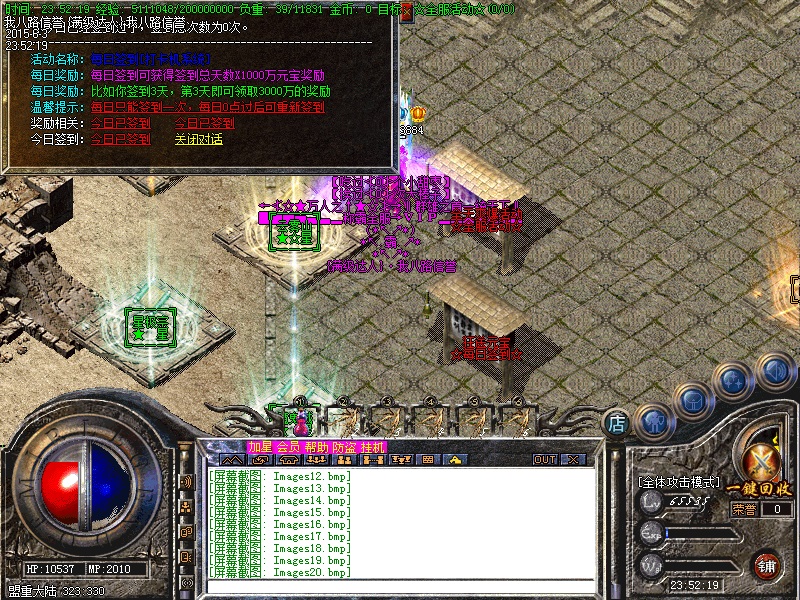
Task: Click the X button on chat toolbar
Action: (x=573, y=460)
